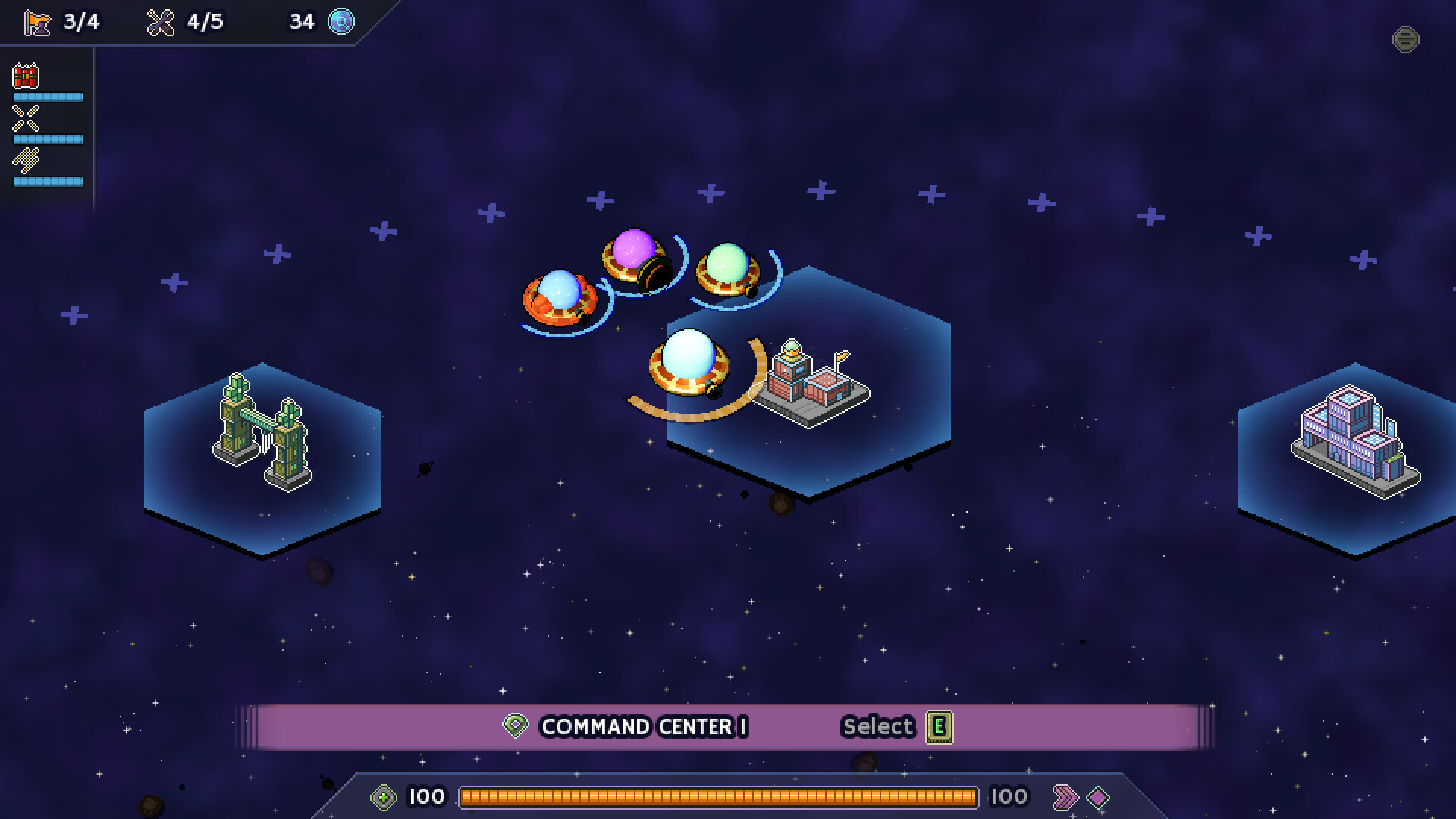Expand details on the green-orbed UFO
Screen dimensions: 1456x819
[726, 269]
